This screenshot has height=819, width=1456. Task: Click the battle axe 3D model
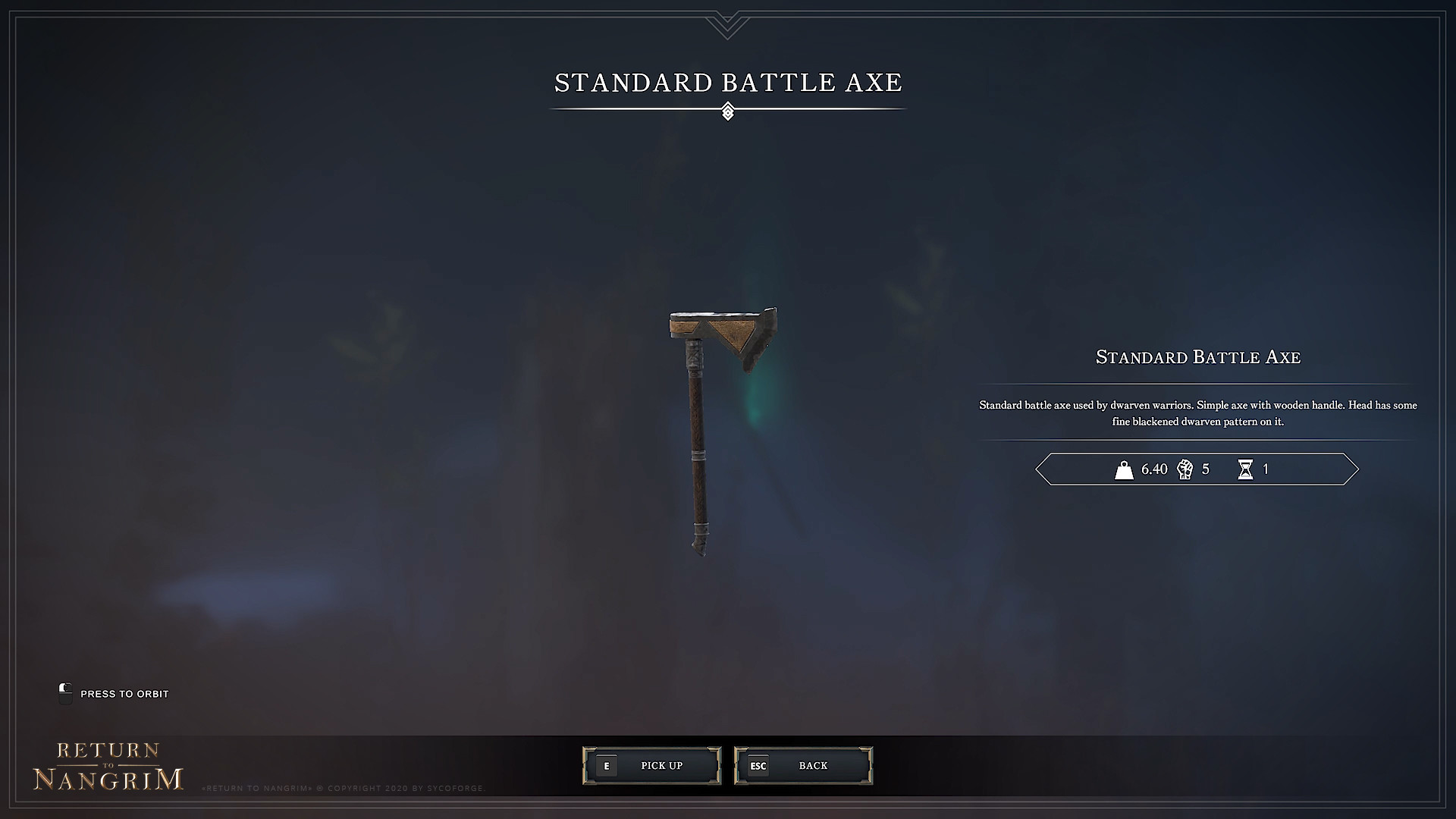[713, 425]
